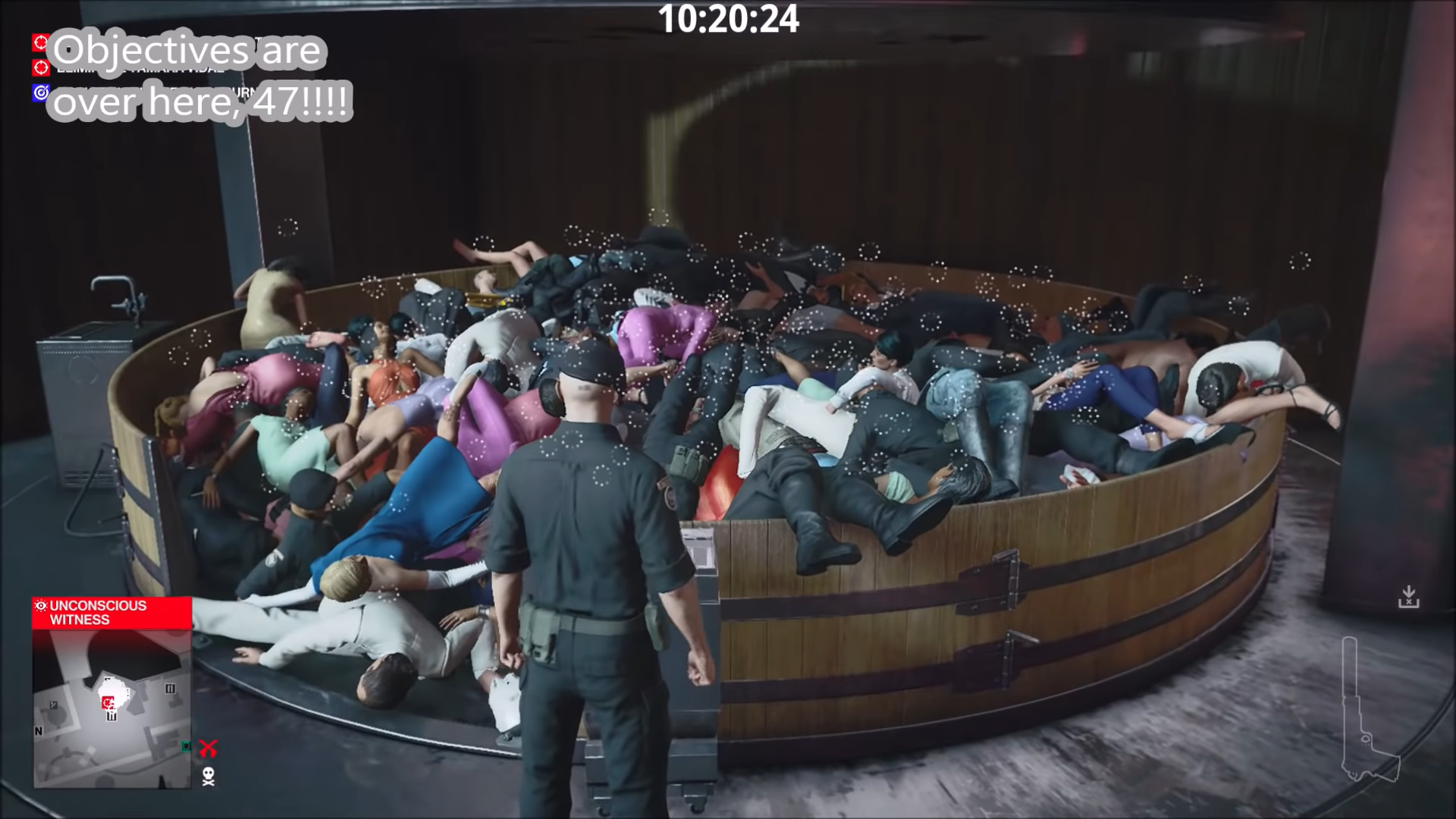Click the skull body-found indicator icon
The image size is (1456, 819).
coord(209,777)
